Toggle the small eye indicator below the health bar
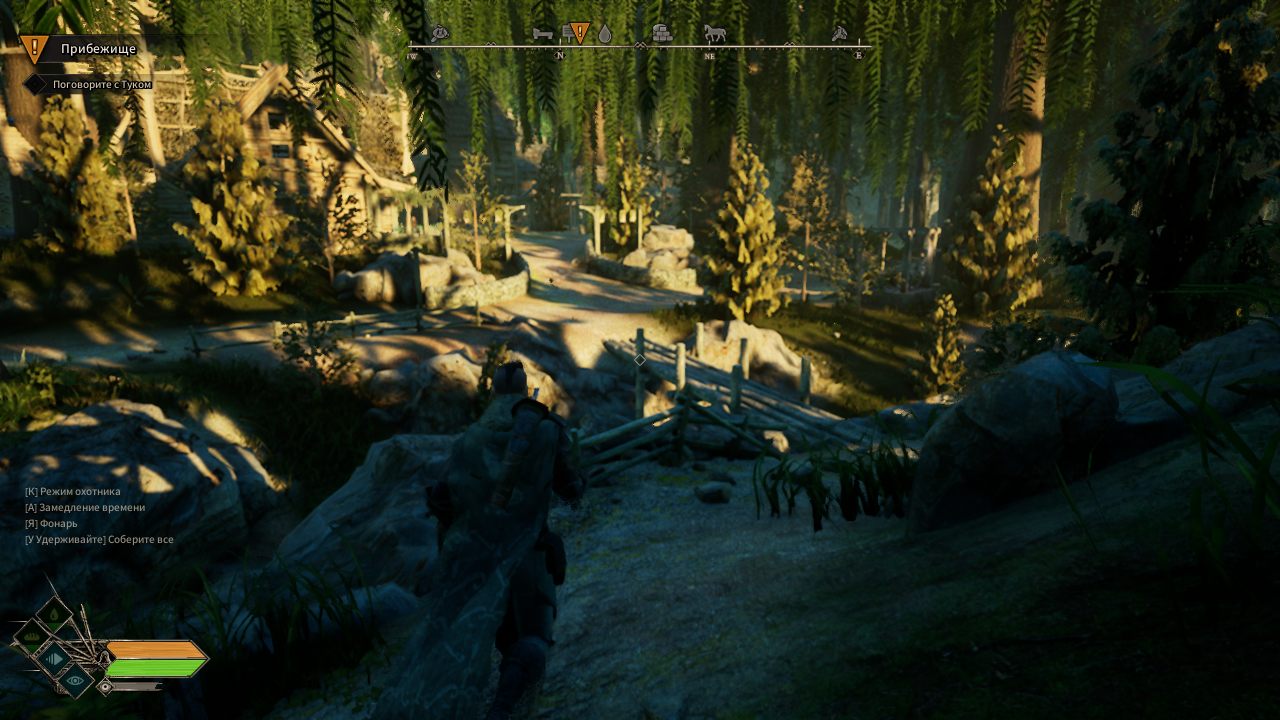The height and width of the screenshot is (720, 1280). point(105,686)
